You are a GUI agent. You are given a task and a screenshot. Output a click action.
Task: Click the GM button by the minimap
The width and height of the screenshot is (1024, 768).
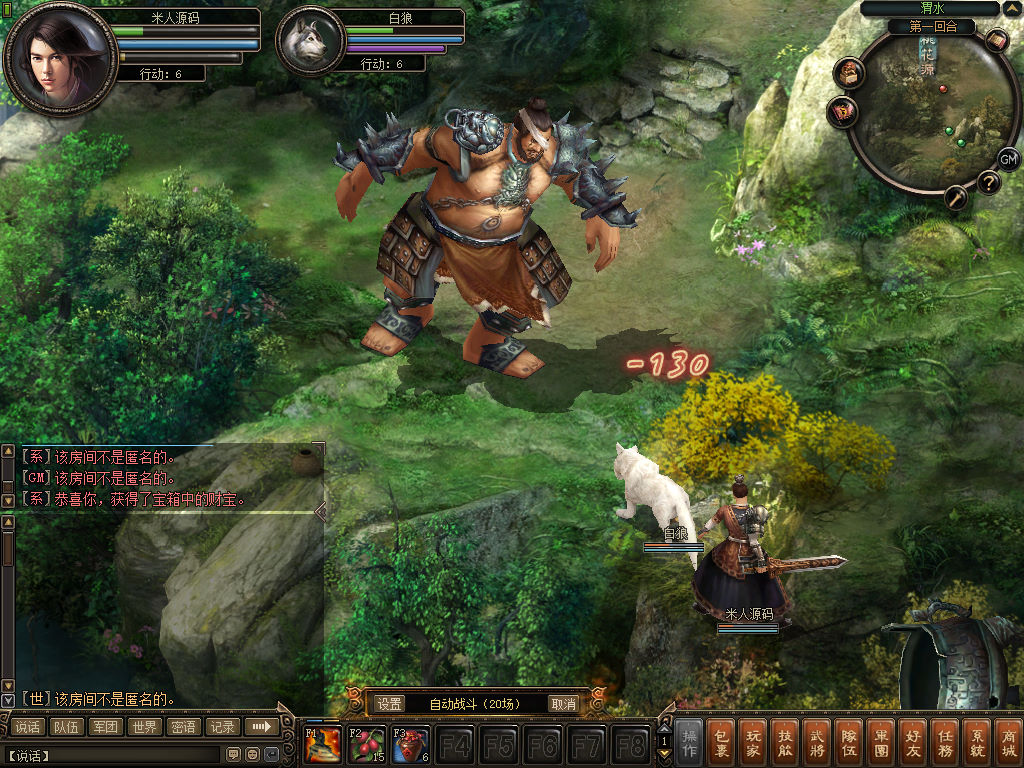(x=1009, y=159)
